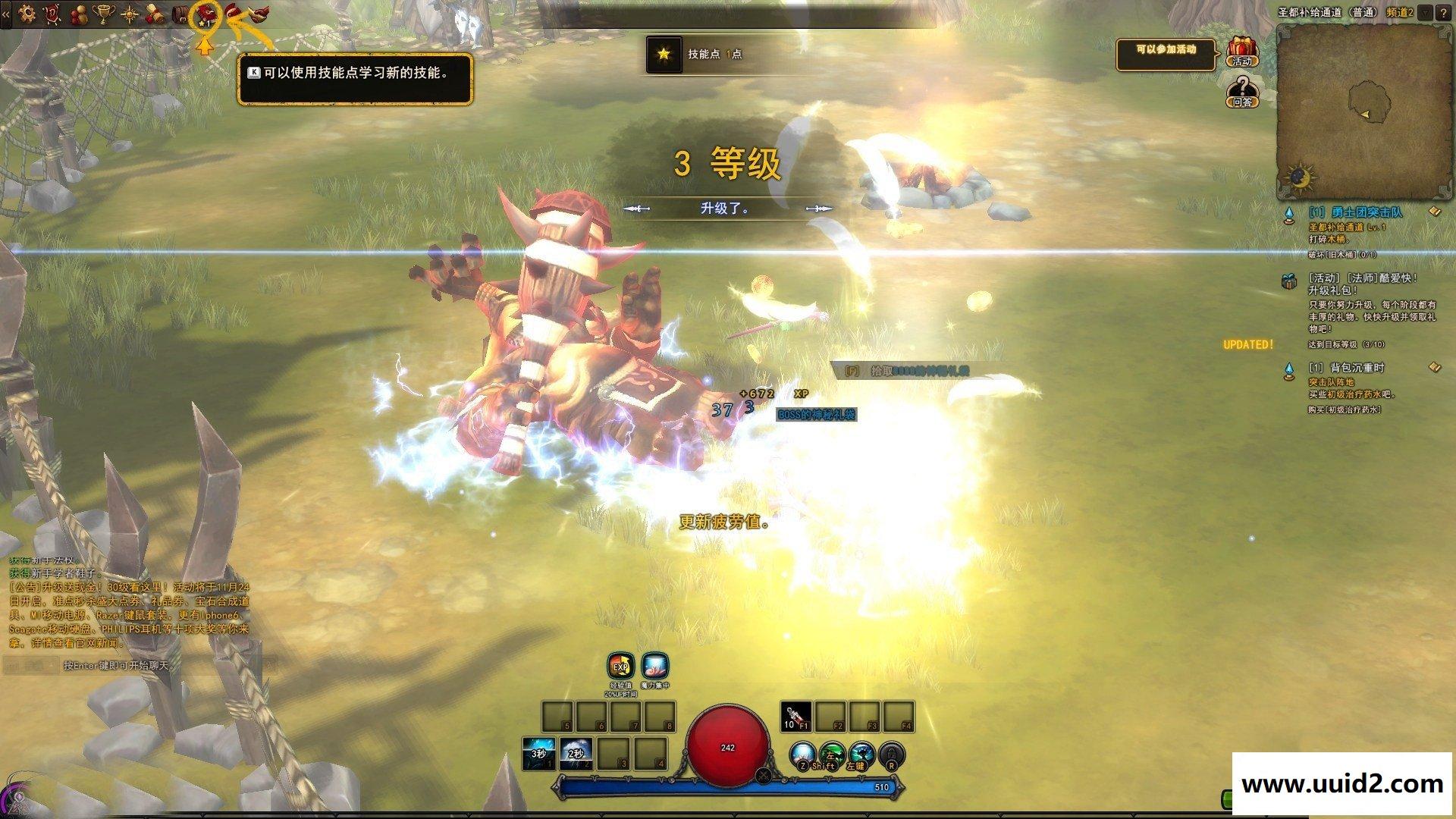This screenshot has height=819, width=1456.
Task: Open the red skill book icon
Action: (x=204, y=13)
